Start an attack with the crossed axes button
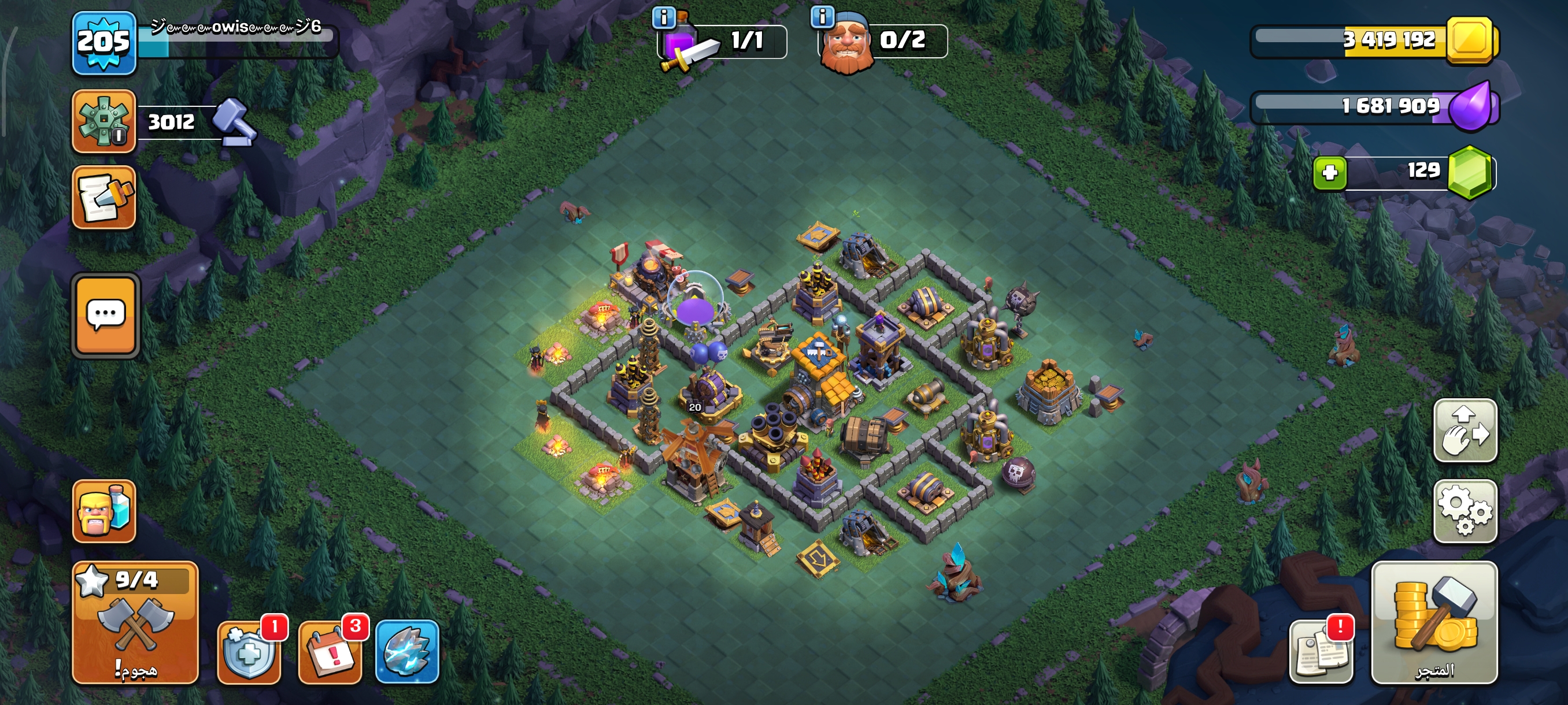 [x=135, y=623]
